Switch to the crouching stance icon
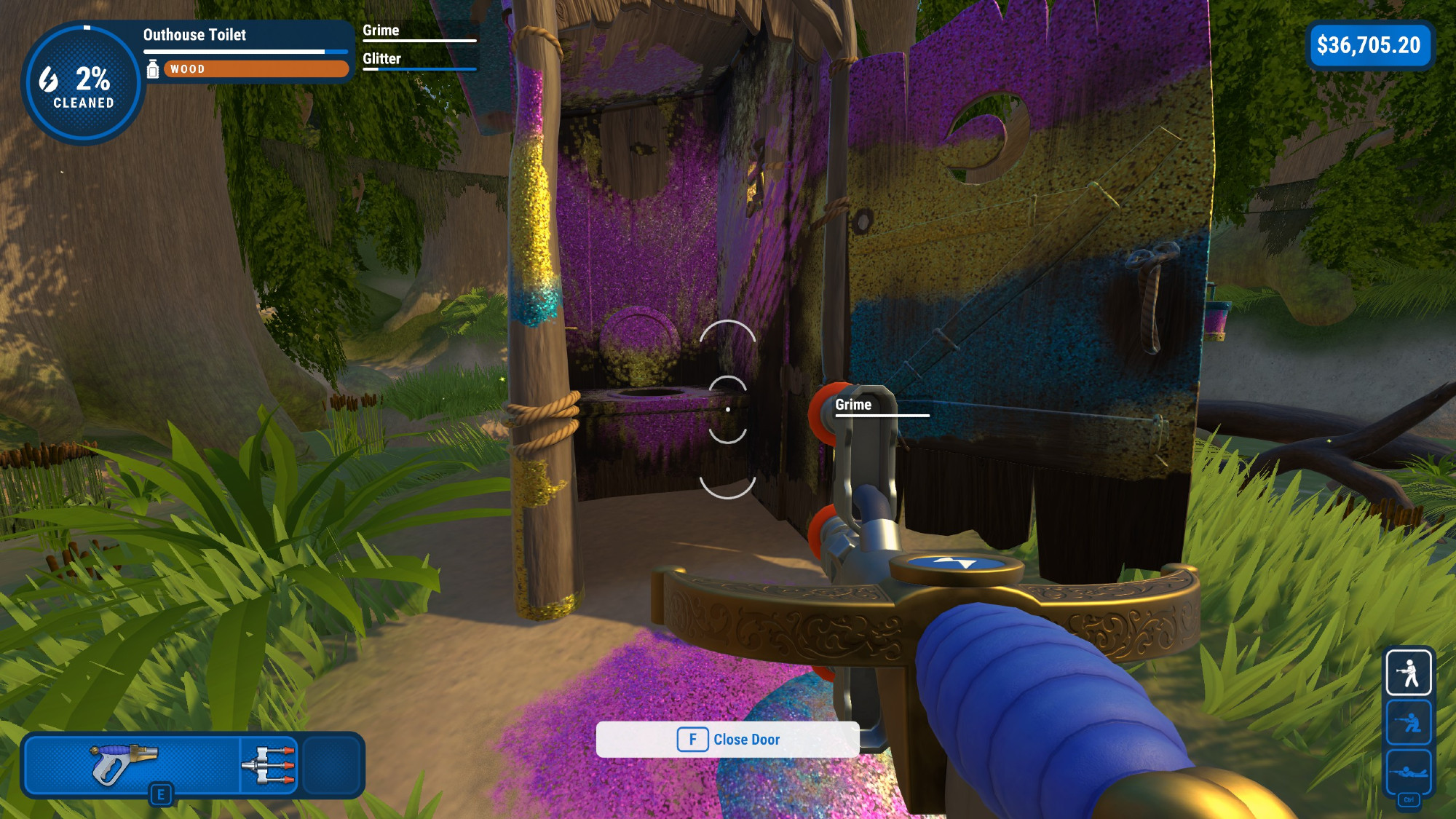1456x819 pixels. (x=1408, y=721)
